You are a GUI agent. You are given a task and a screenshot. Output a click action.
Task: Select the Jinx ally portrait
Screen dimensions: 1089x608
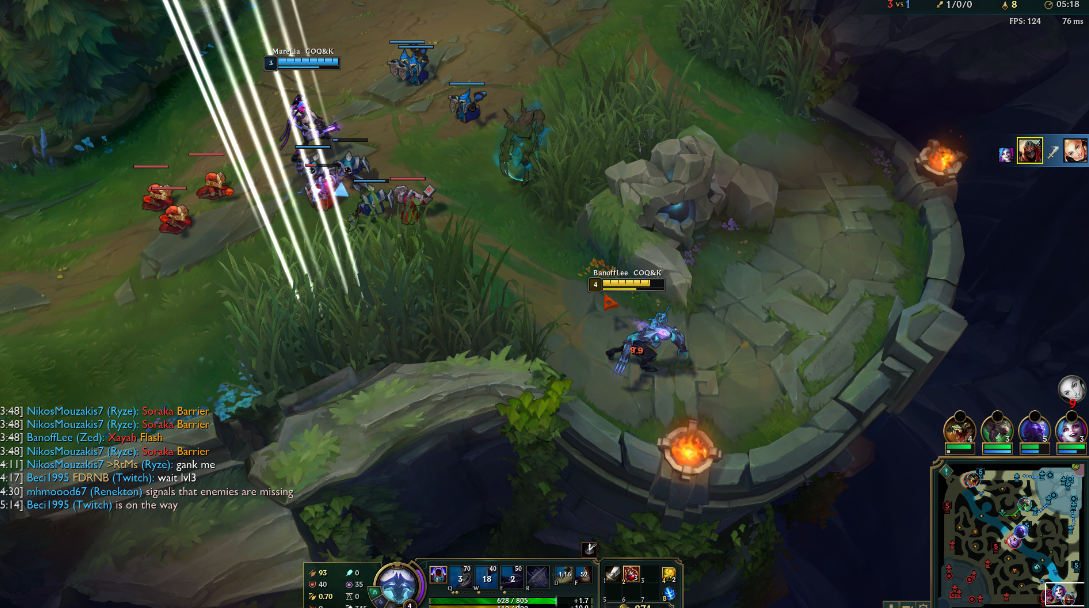[x=1071, y=428]
